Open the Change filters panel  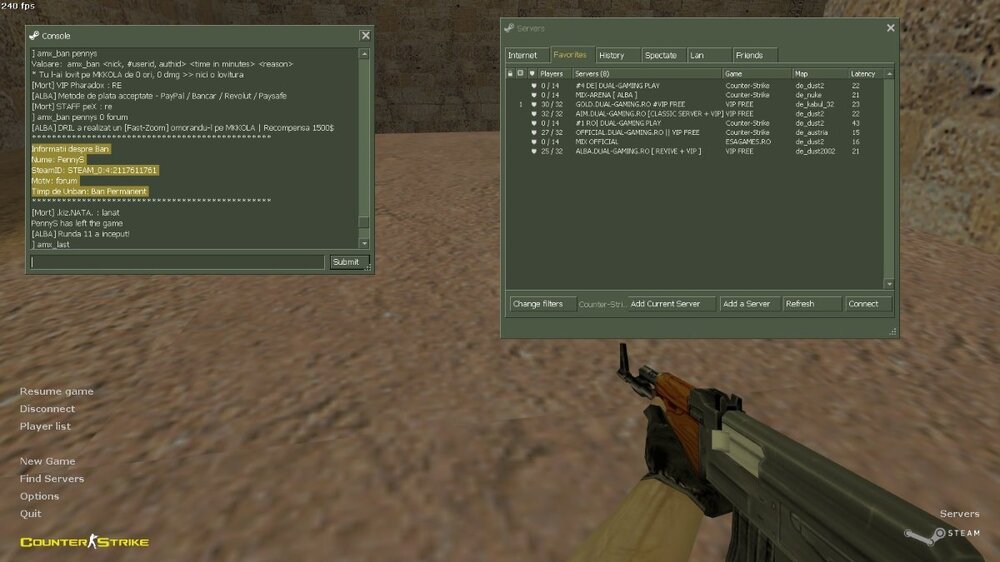coord(538,303)
